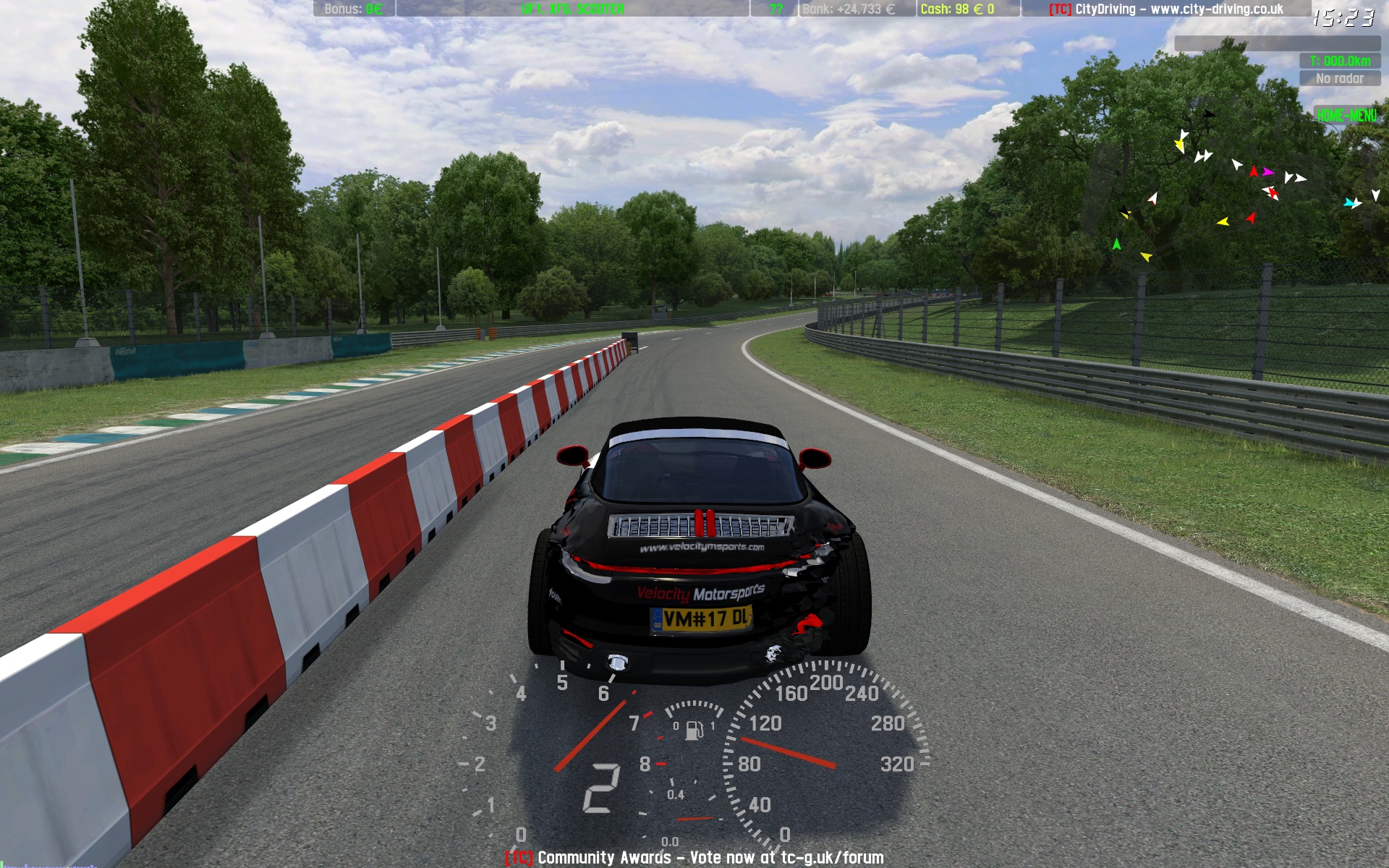This screenshot has height=868, width=1389.
Task: Toggle the No radar indicator
Action: [1339, 79]
